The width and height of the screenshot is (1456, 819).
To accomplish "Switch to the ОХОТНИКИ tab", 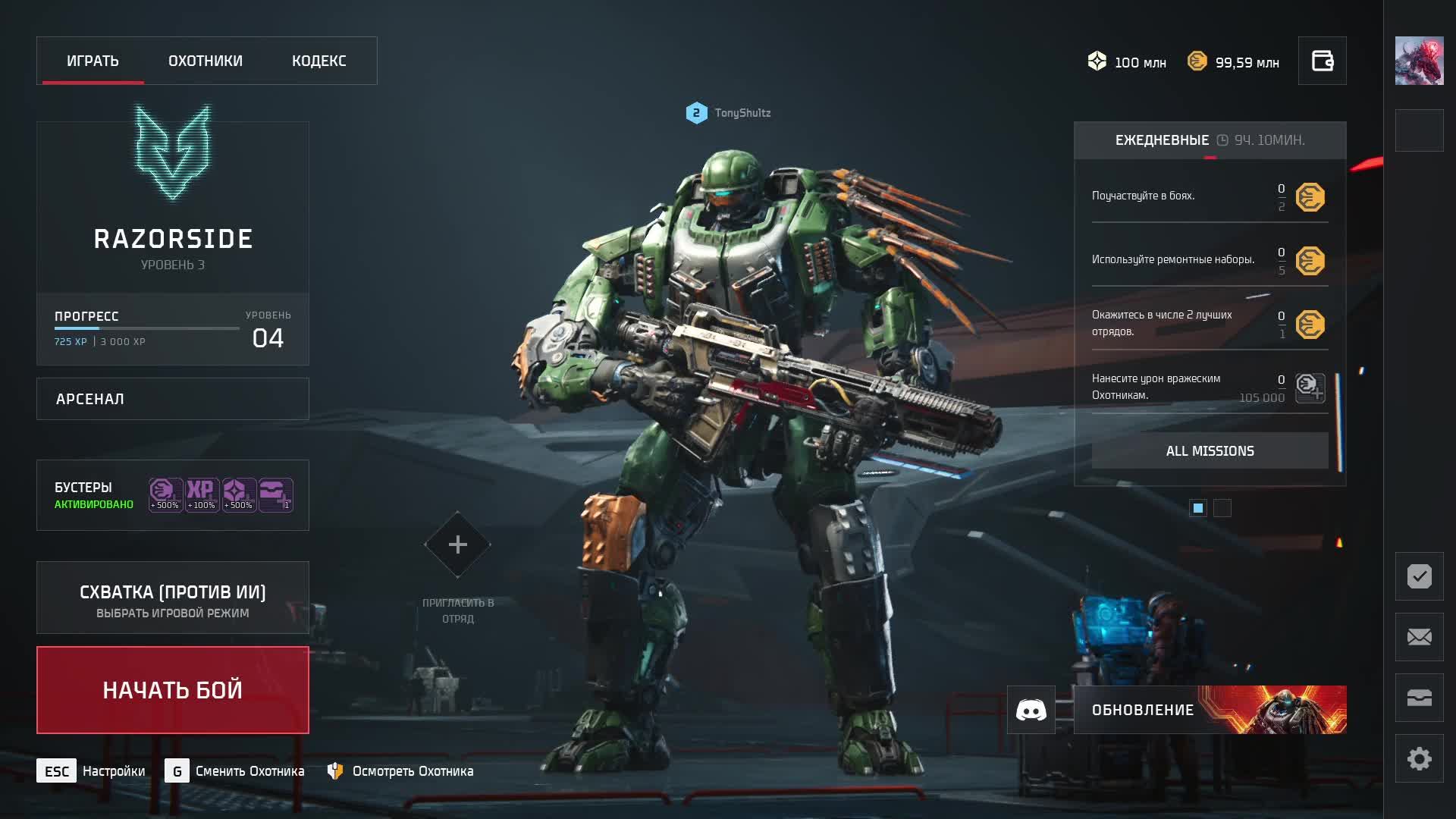I will pyautogui.click(x=206, y=61).
